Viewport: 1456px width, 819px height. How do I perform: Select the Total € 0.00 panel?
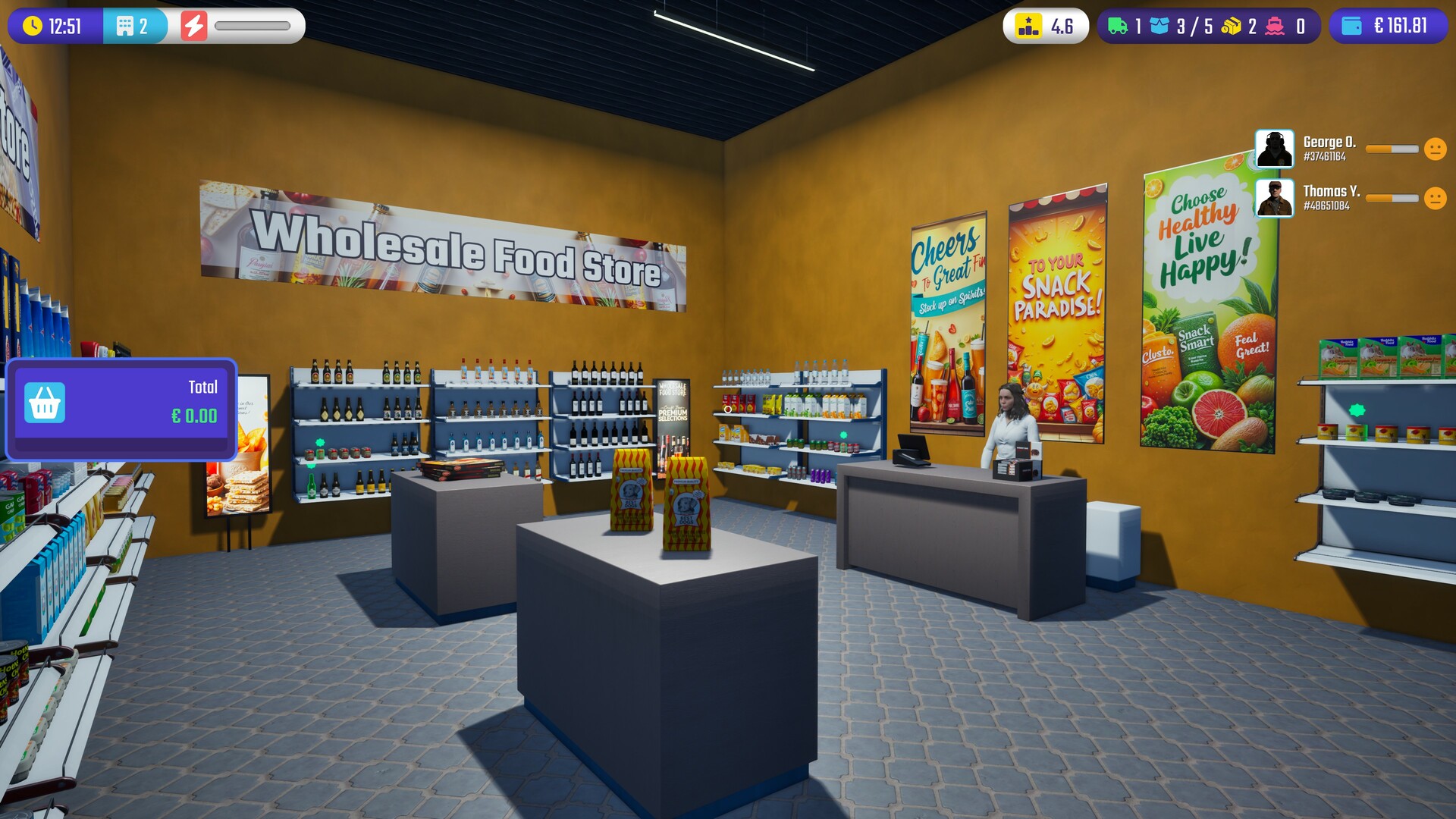[x=120, y=409]
